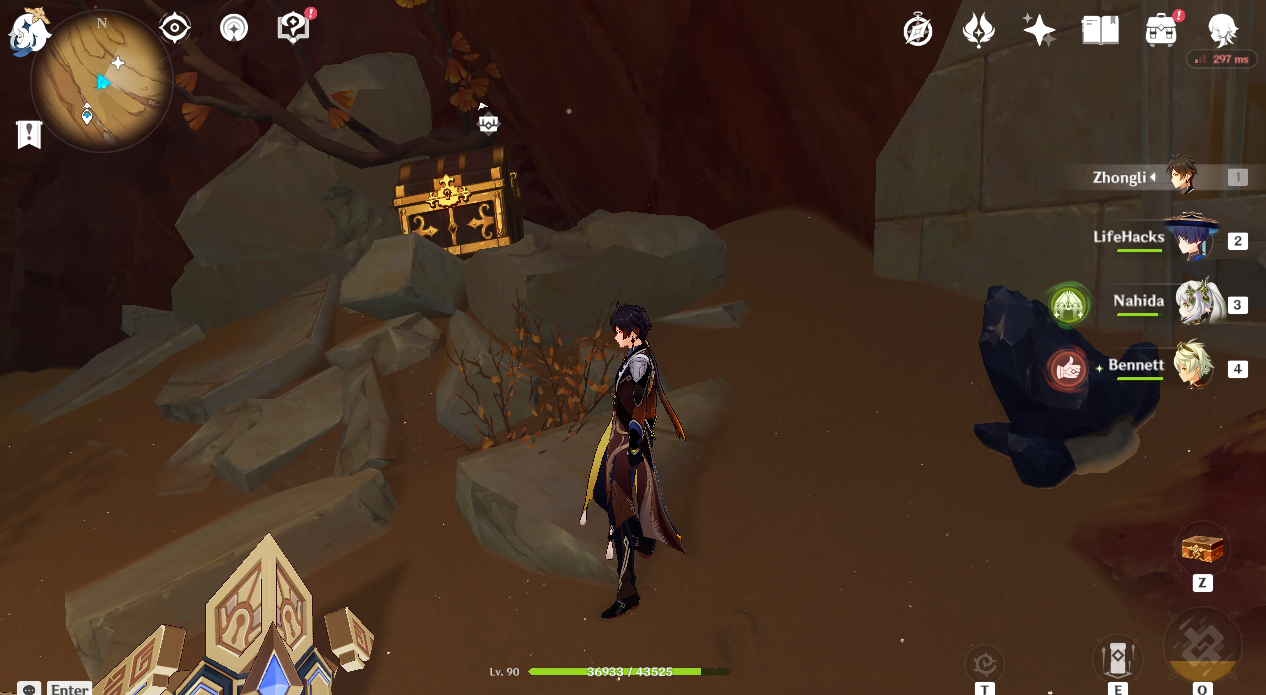Activate Zhongli's Elemental Skill icon

click(1116, 659)
